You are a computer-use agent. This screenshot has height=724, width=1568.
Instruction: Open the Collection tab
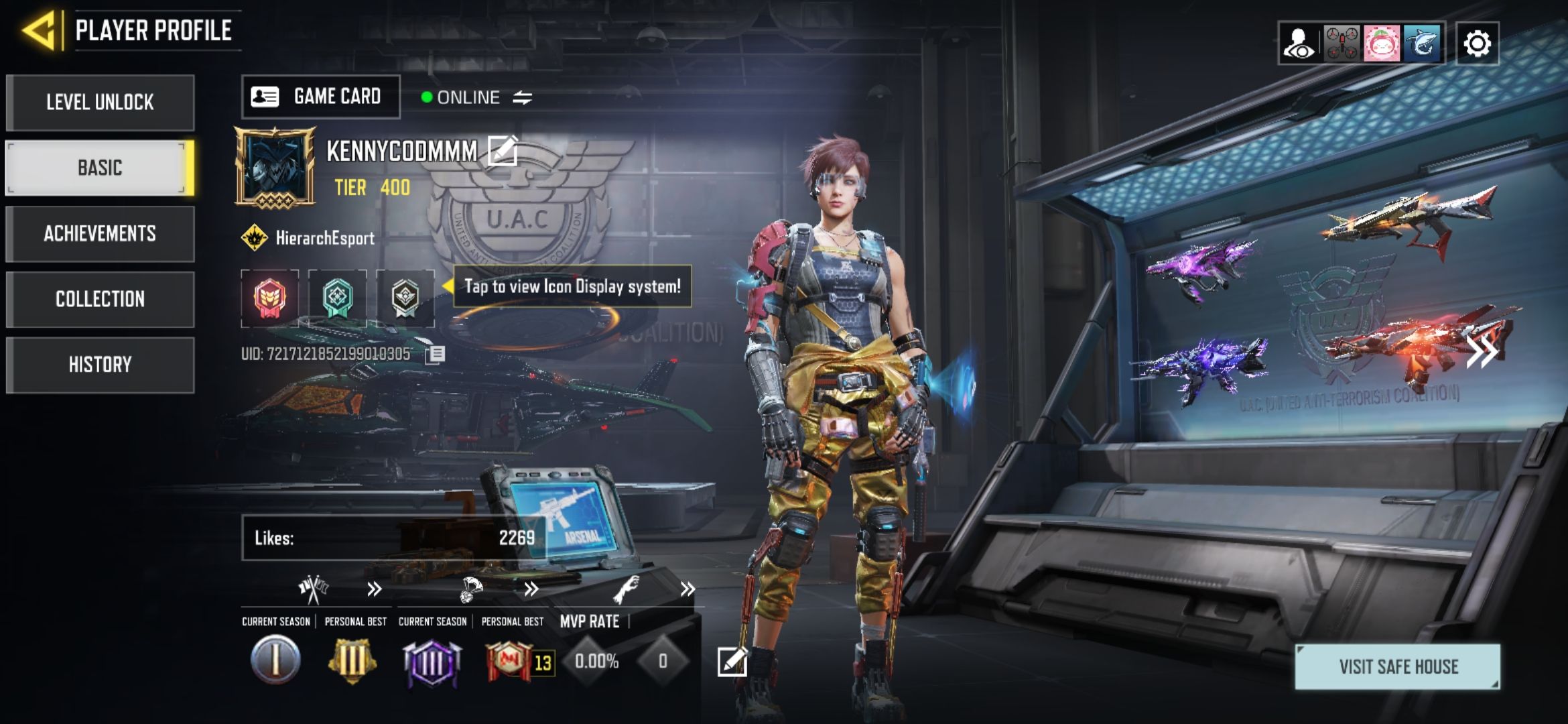tap(100, 299)
